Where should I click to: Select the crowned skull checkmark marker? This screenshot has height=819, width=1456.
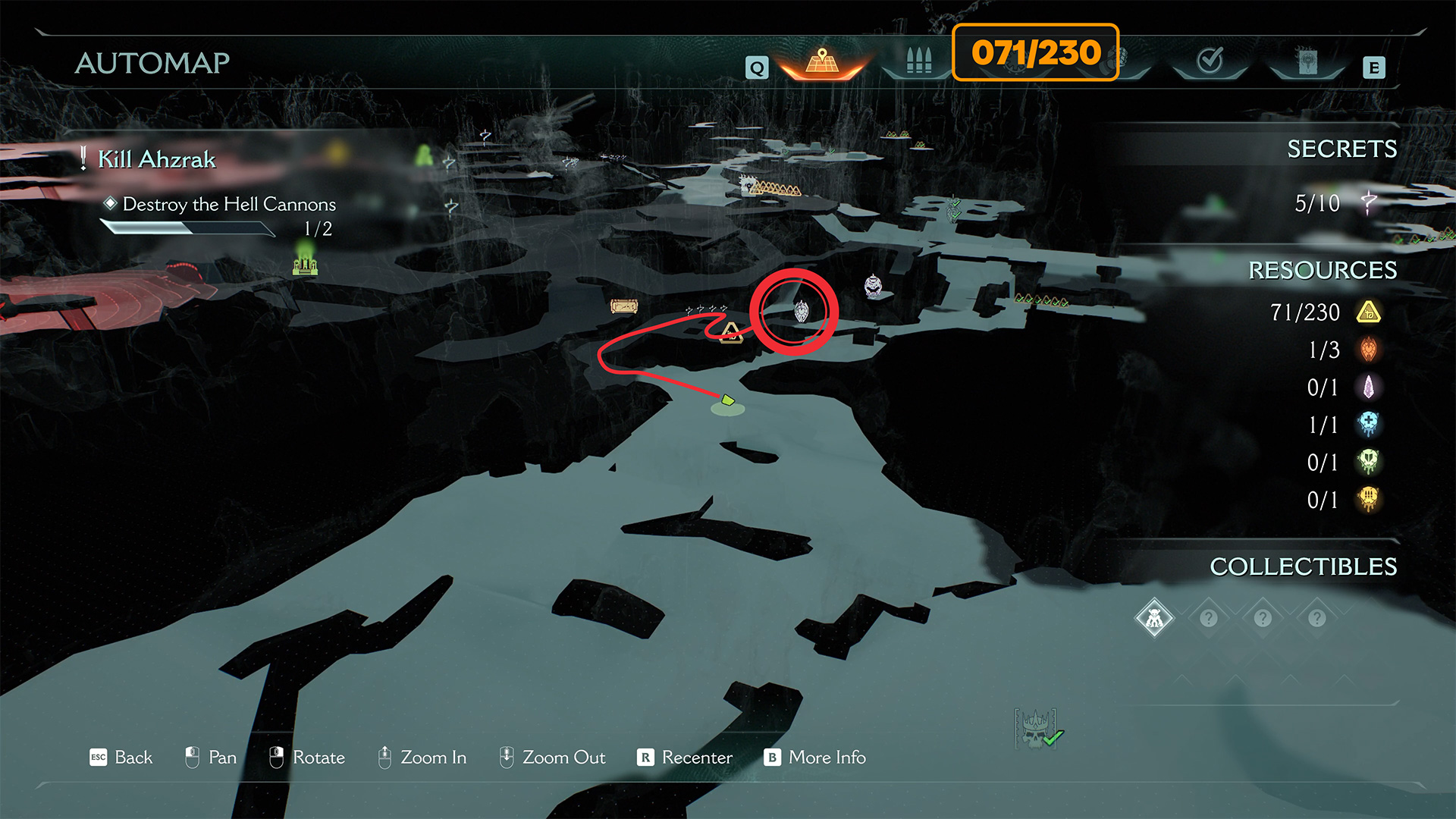1037,730
